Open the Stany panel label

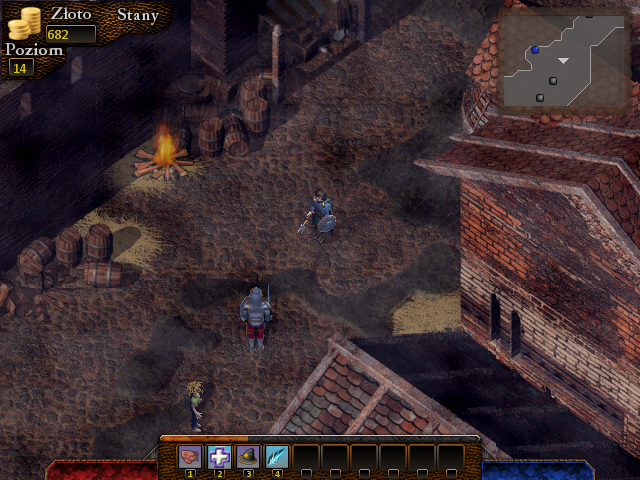coord(137,15)
